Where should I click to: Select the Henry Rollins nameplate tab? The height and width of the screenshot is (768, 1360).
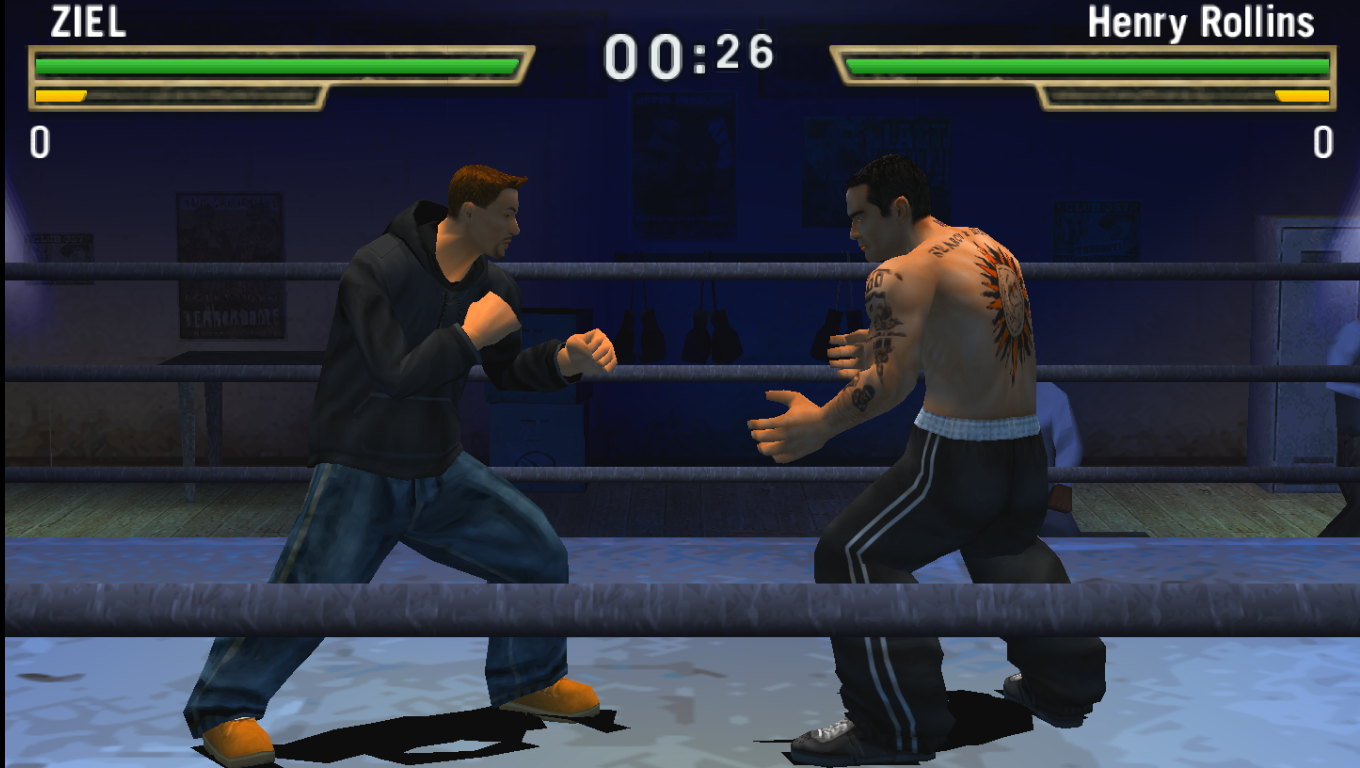pyautogui.click(x=1200, y=22)
